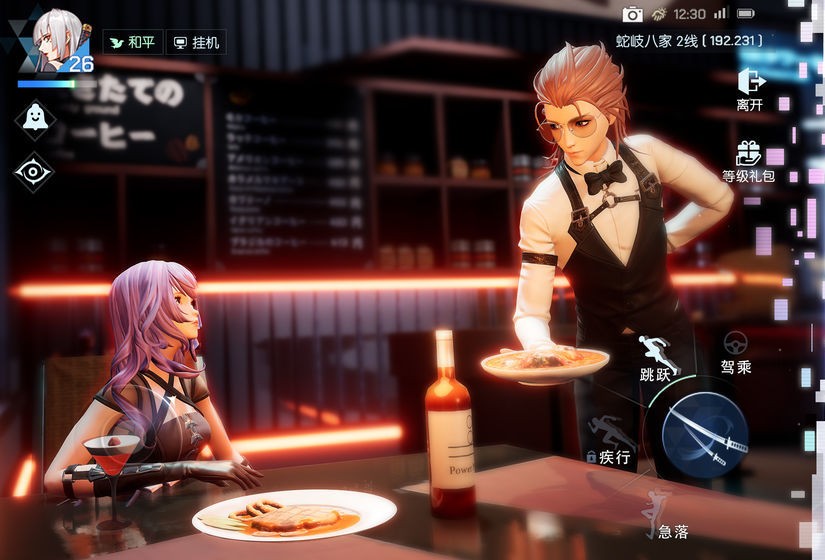The image size is (825, 560).
Task: Toggle the 和平 peace mode button
Action: pyautogui.click(x=132, y=43)
